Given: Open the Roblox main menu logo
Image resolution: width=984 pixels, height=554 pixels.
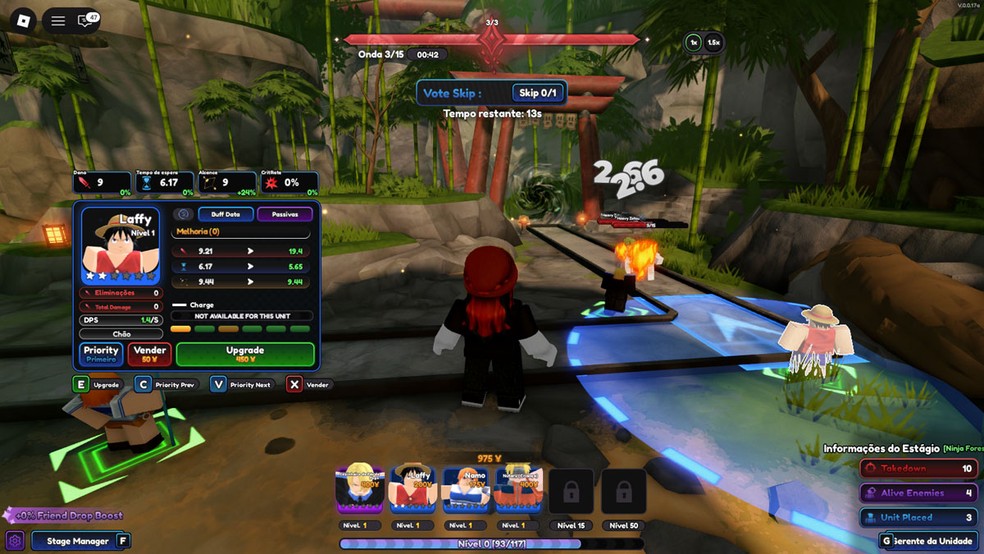Looking at the screenshot, I should point(23,20).
